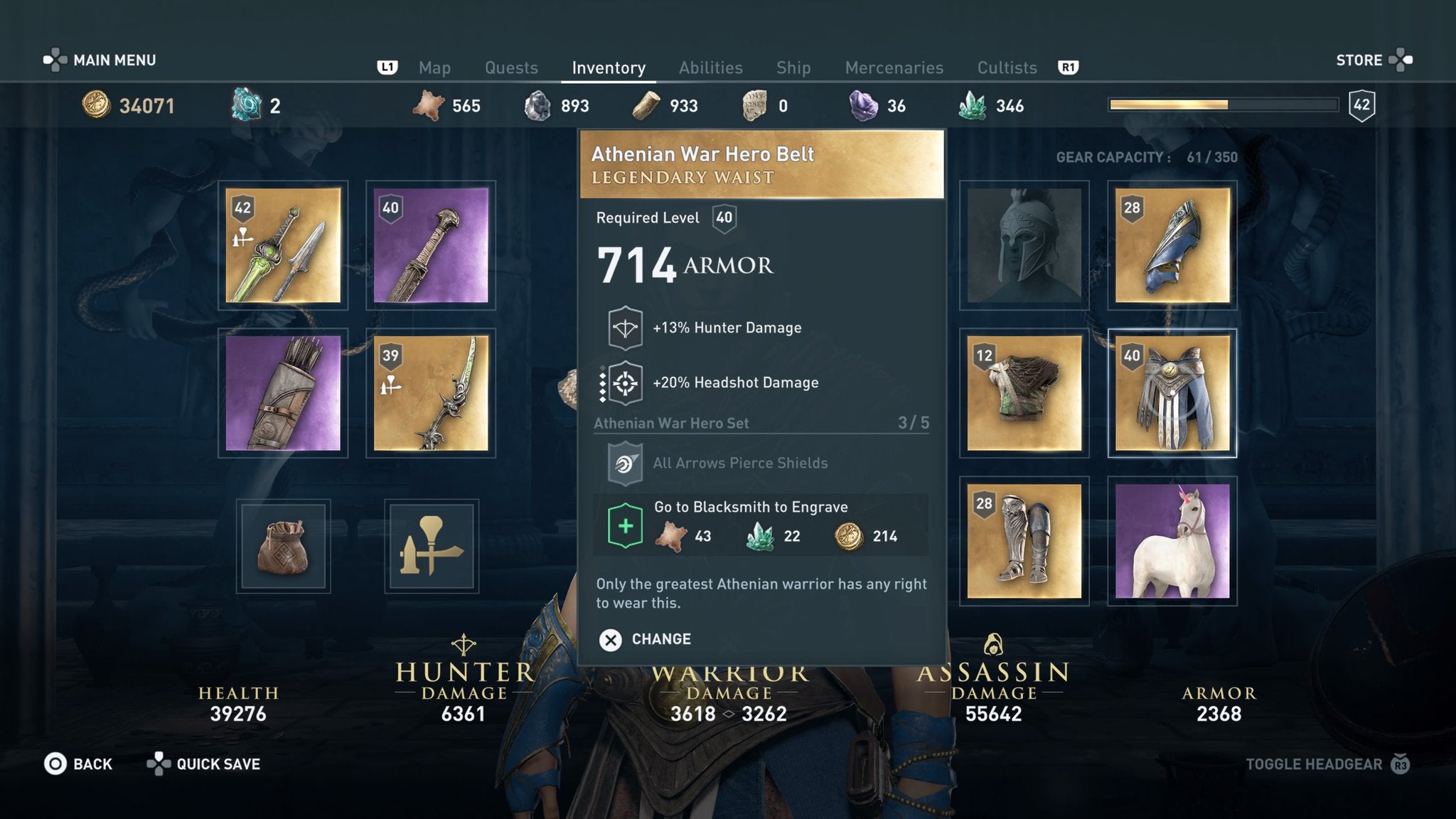1456x819 pixels.
Task: Open the Store menu
Action: point(1360,60)
